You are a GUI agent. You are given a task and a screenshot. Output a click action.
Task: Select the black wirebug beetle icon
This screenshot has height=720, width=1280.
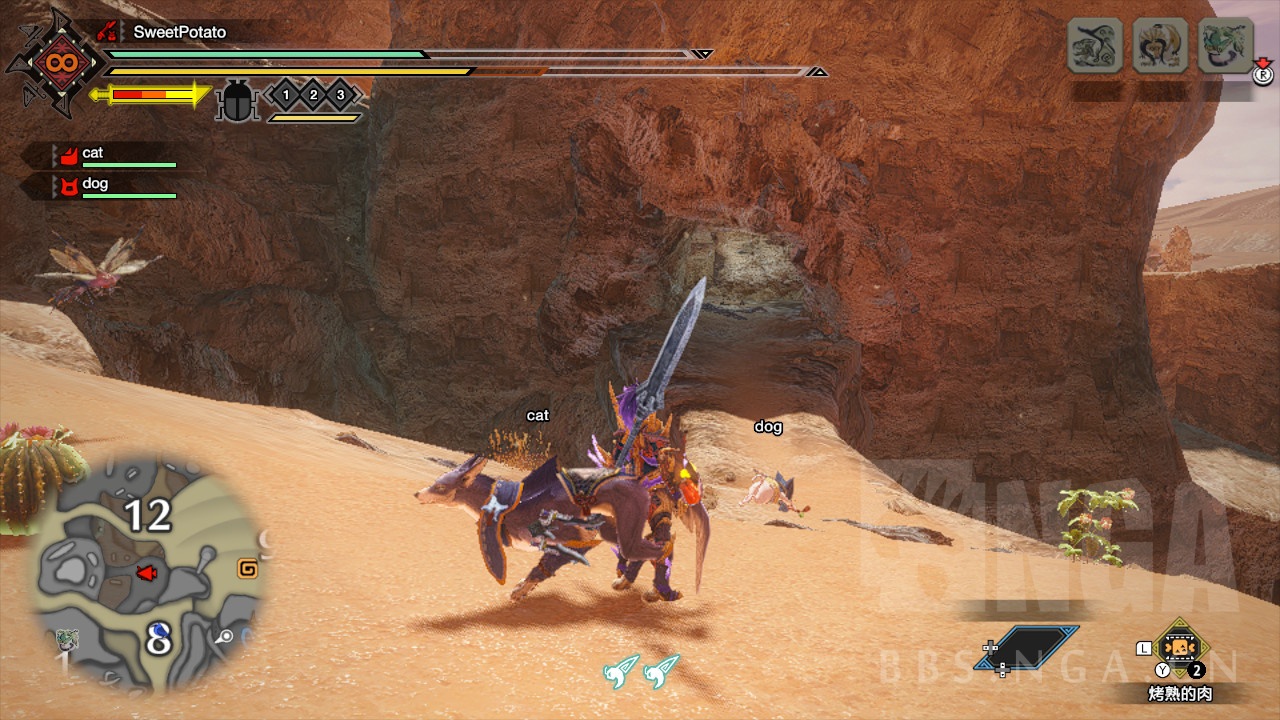pyautogui.click(x=237, y=100)
